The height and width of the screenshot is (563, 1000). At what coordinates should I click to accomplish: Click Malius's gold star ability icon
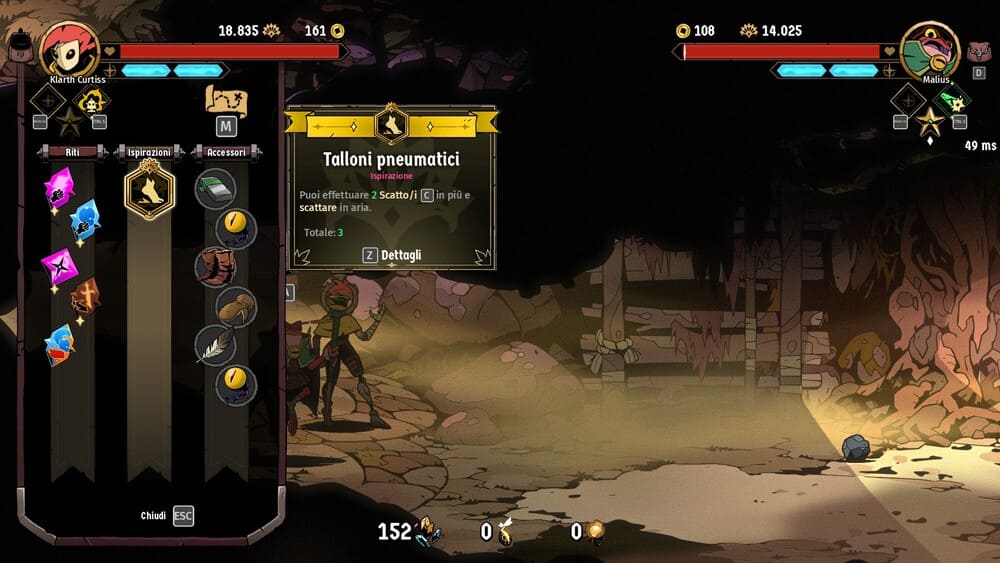[x=931, y=124]
